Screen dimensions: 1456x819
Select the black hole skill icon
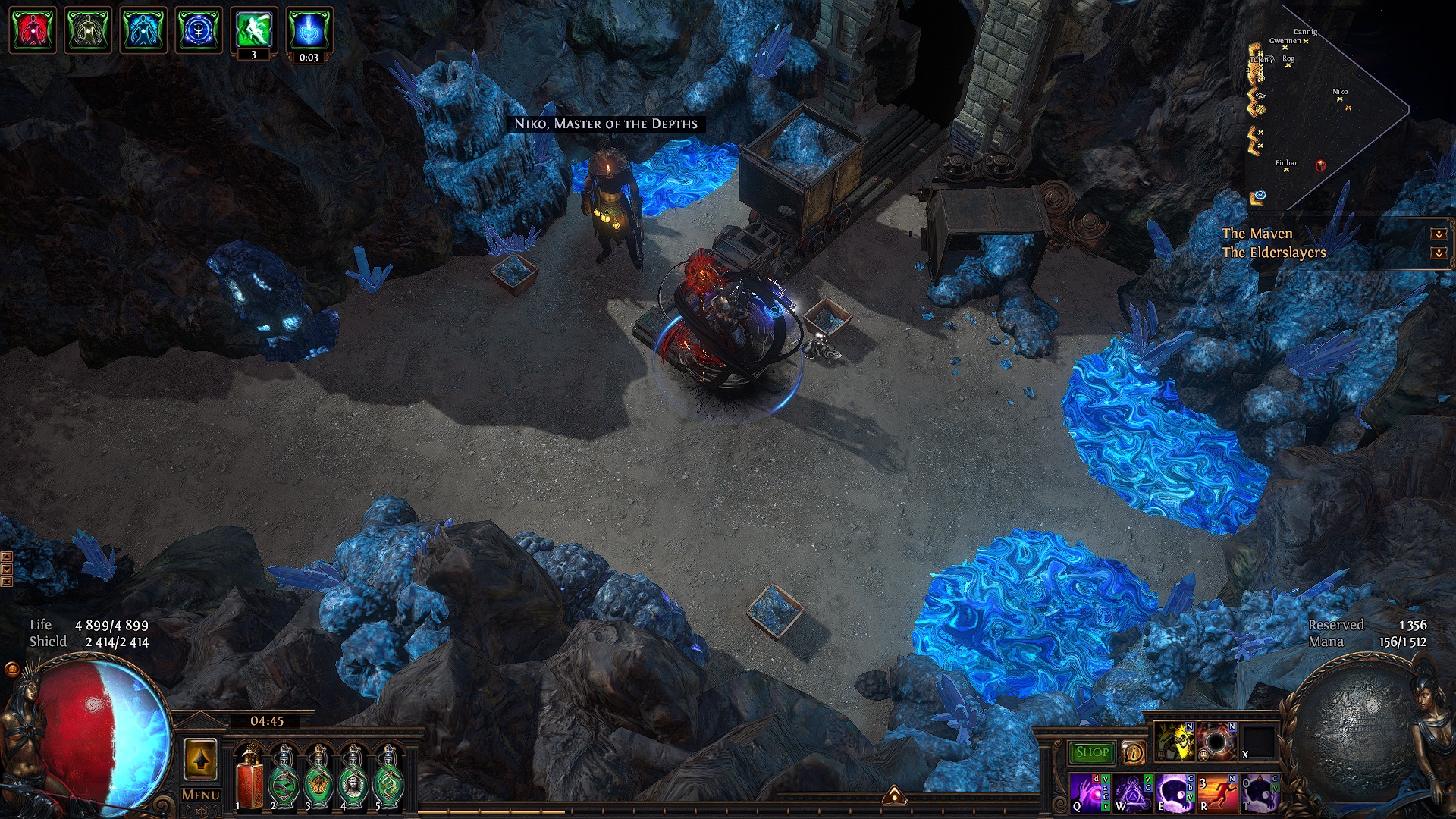click(1216, 741)
